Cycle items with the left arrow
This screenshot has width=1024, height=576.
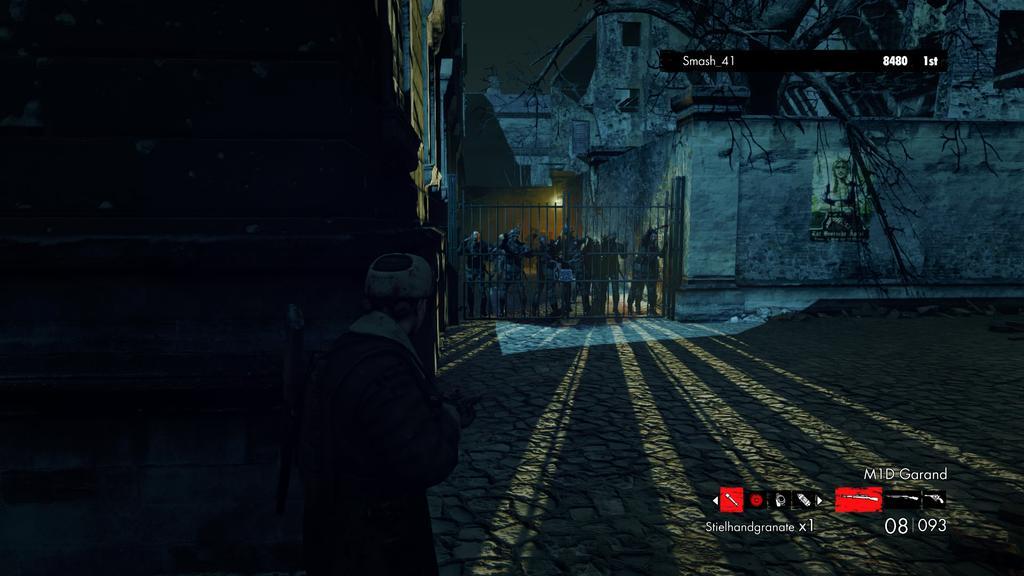tap(714, 498)
